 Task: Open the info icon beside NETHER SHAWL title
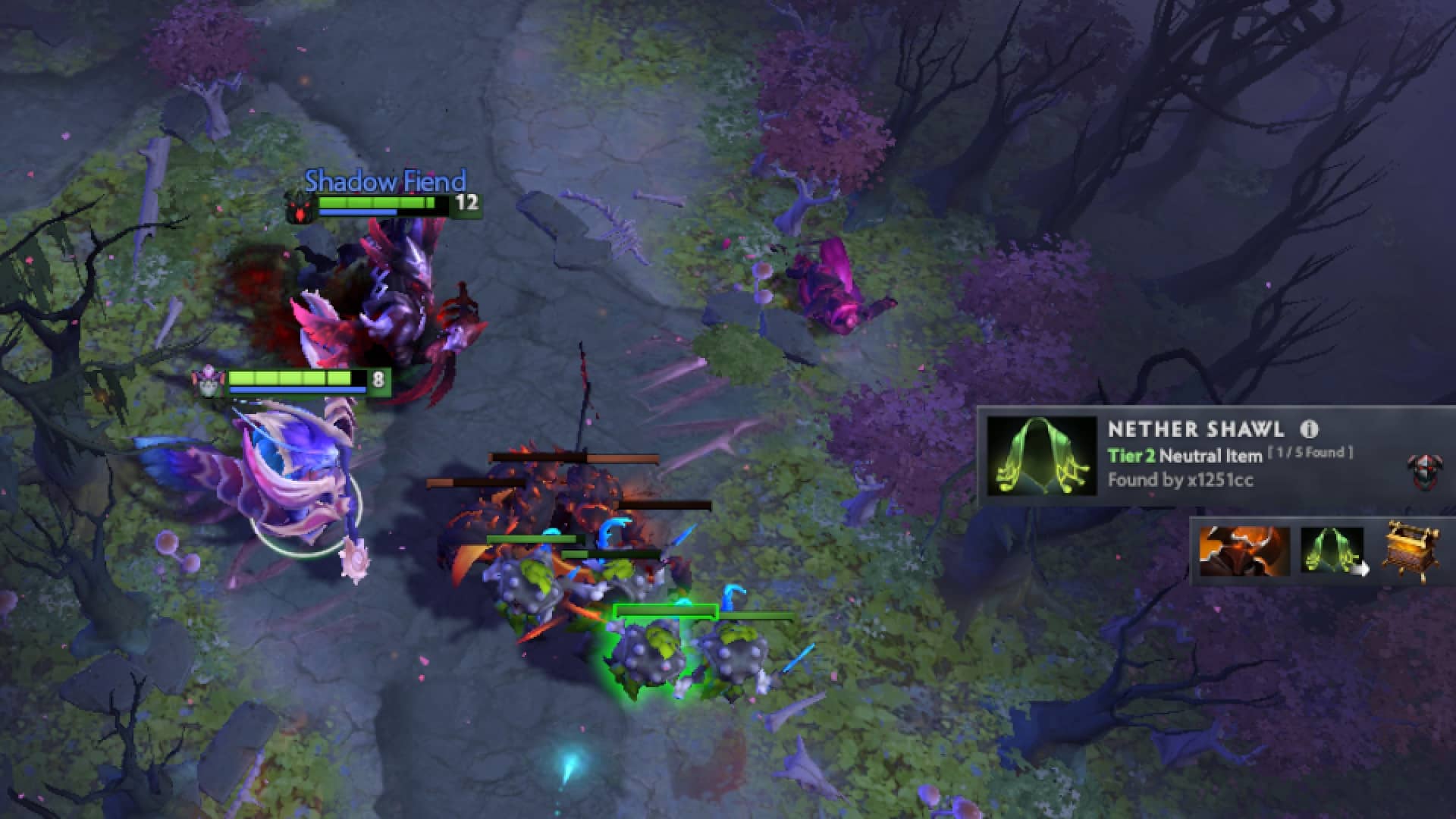[x=1308, y=430]
